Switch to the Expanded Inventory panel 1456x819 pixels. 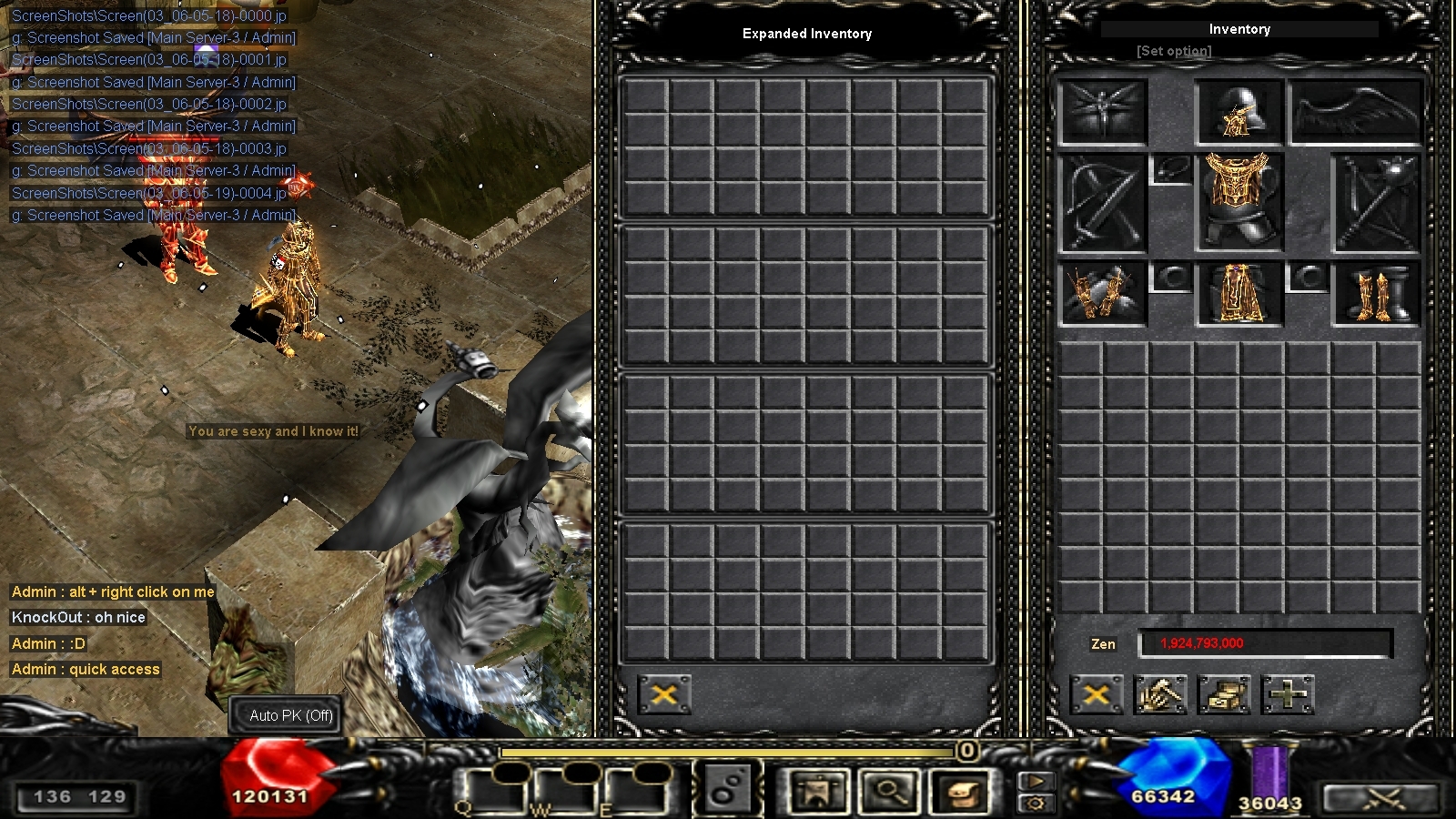(806, 34)
